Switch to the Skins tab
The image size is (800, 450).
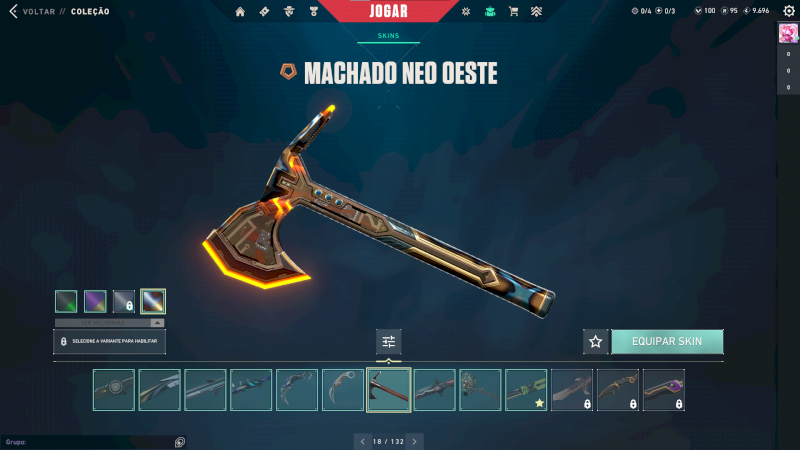pyautogui.click(x=388, y=35)
